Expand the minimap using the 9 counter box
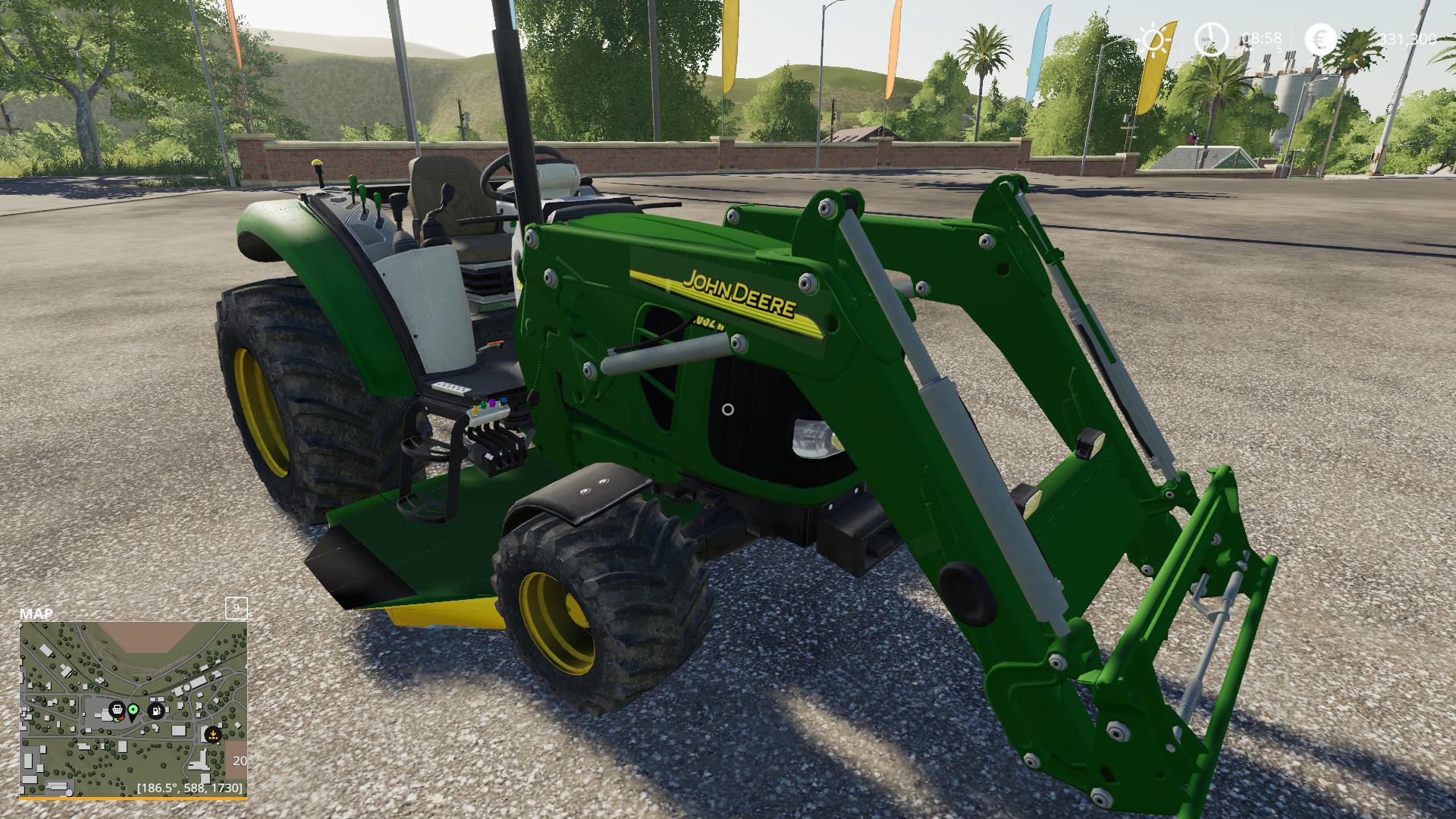Viewport: 1456px width, 819px height. (237, 607)
